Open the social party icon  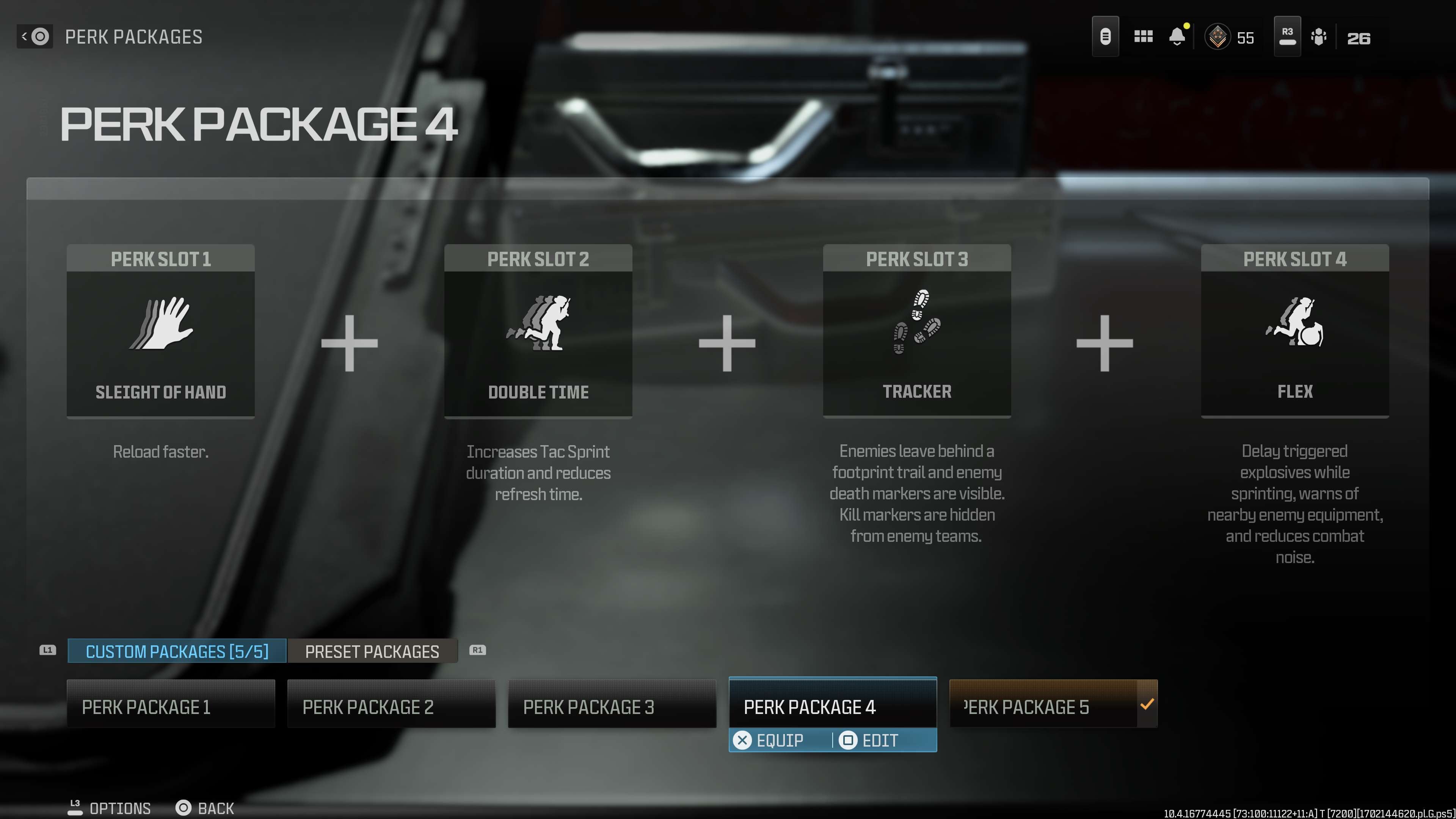point(1318,37)
